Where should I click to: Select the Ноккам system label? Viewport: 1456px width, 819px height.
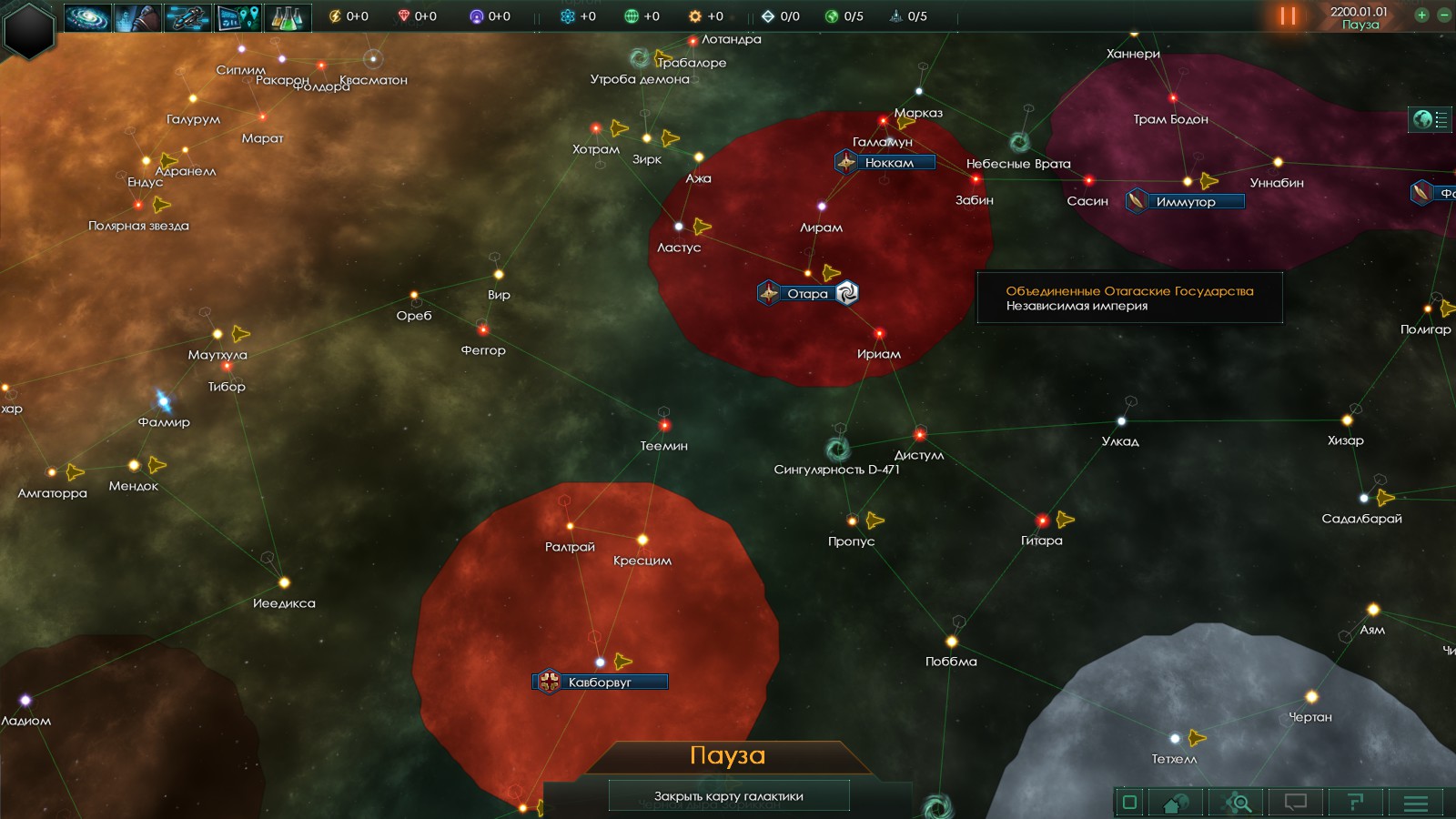point(889,163)
